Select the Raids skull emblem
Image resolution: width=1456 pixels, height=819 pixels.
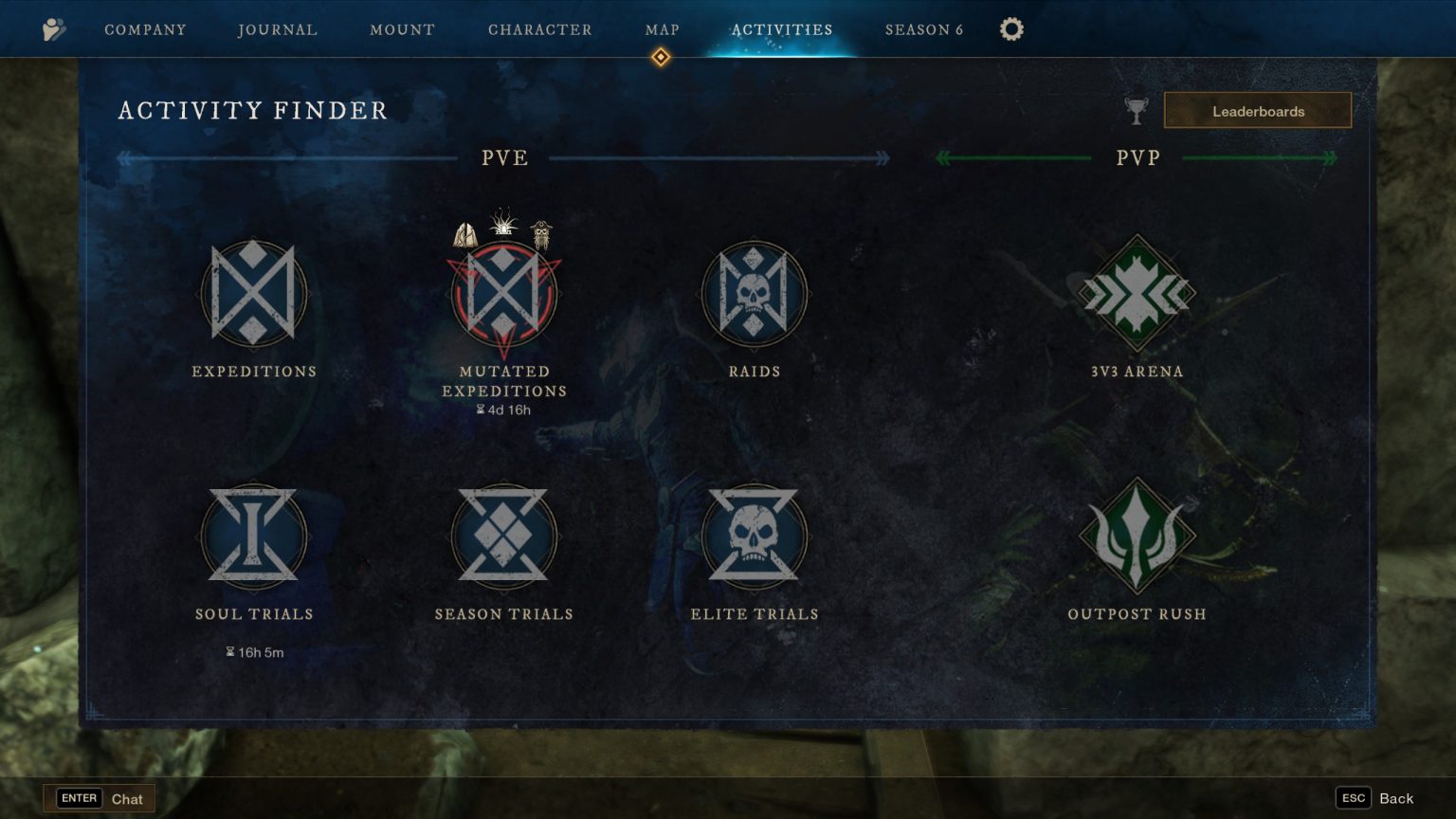(754, 294)
